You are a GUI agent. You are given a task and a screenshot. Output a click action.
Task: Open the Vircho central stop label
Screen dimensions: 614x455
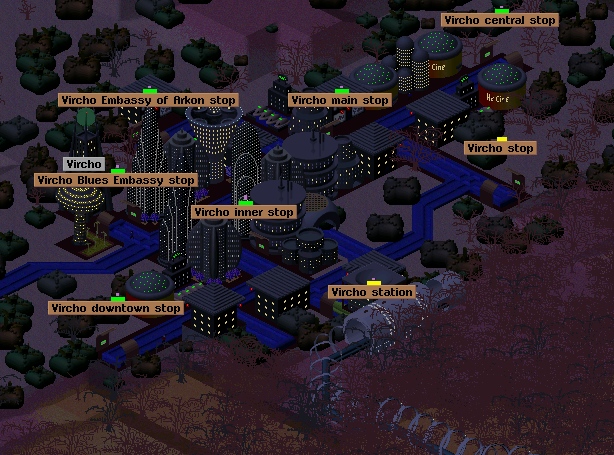[499, 20]
